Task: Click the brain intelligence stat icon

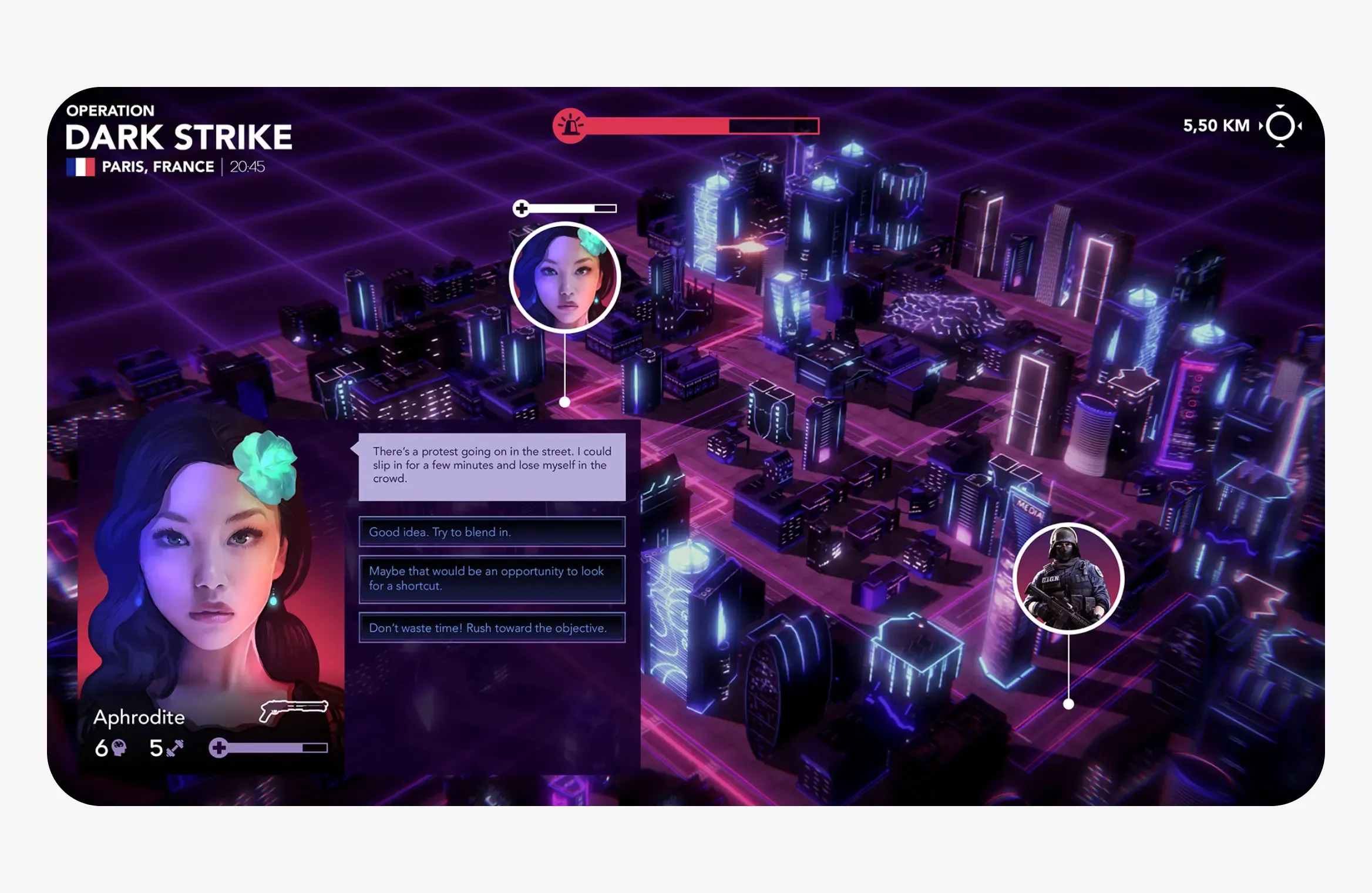Action: point(119,747)
